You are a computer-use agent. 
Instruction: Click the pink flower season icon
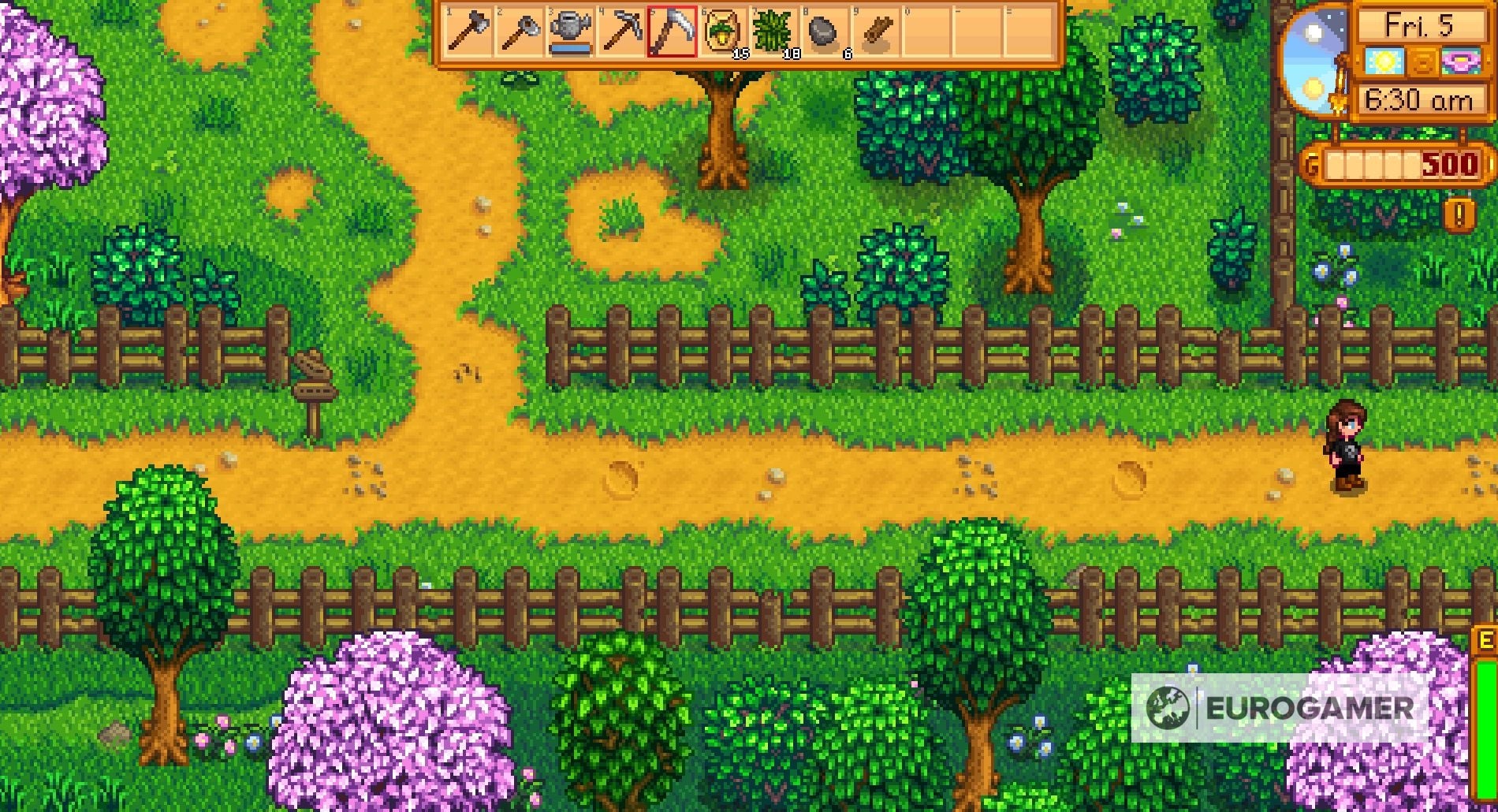click(x=1461, y=60)
